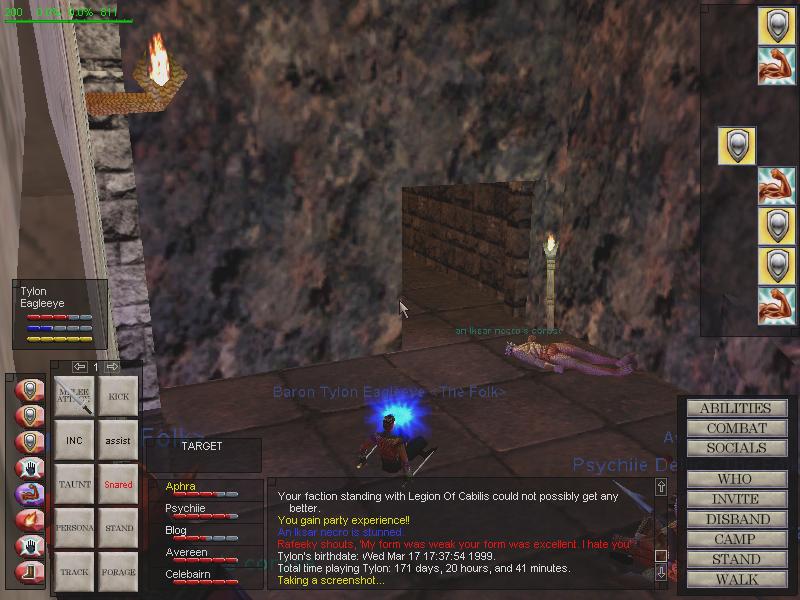This screenshot has height=600, width=800.
Task: Click CAMP to log out
Action: click(x=735, y=539)
